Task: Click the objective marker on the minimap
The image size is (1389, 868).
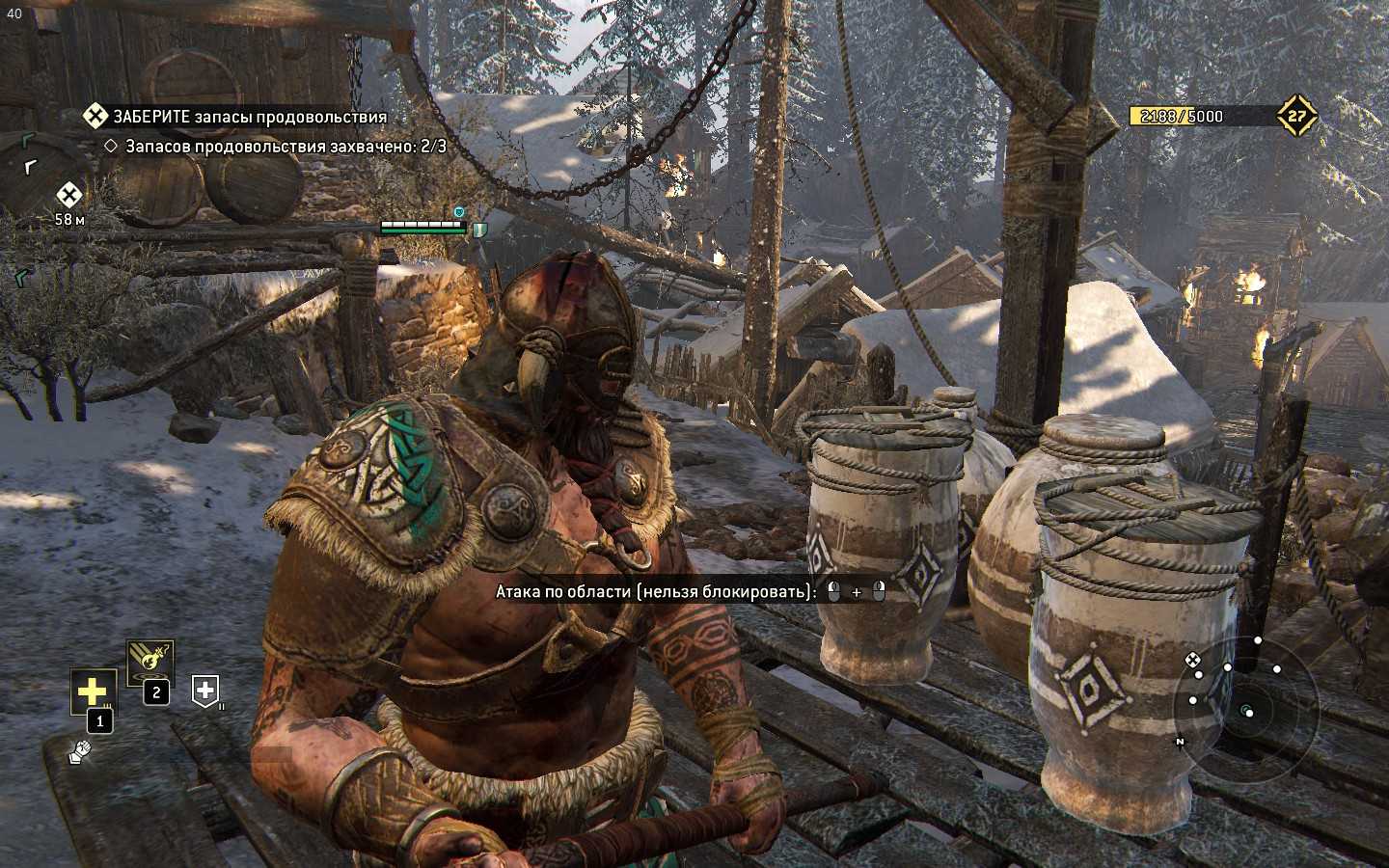Action: click(x=1193, y=660)
